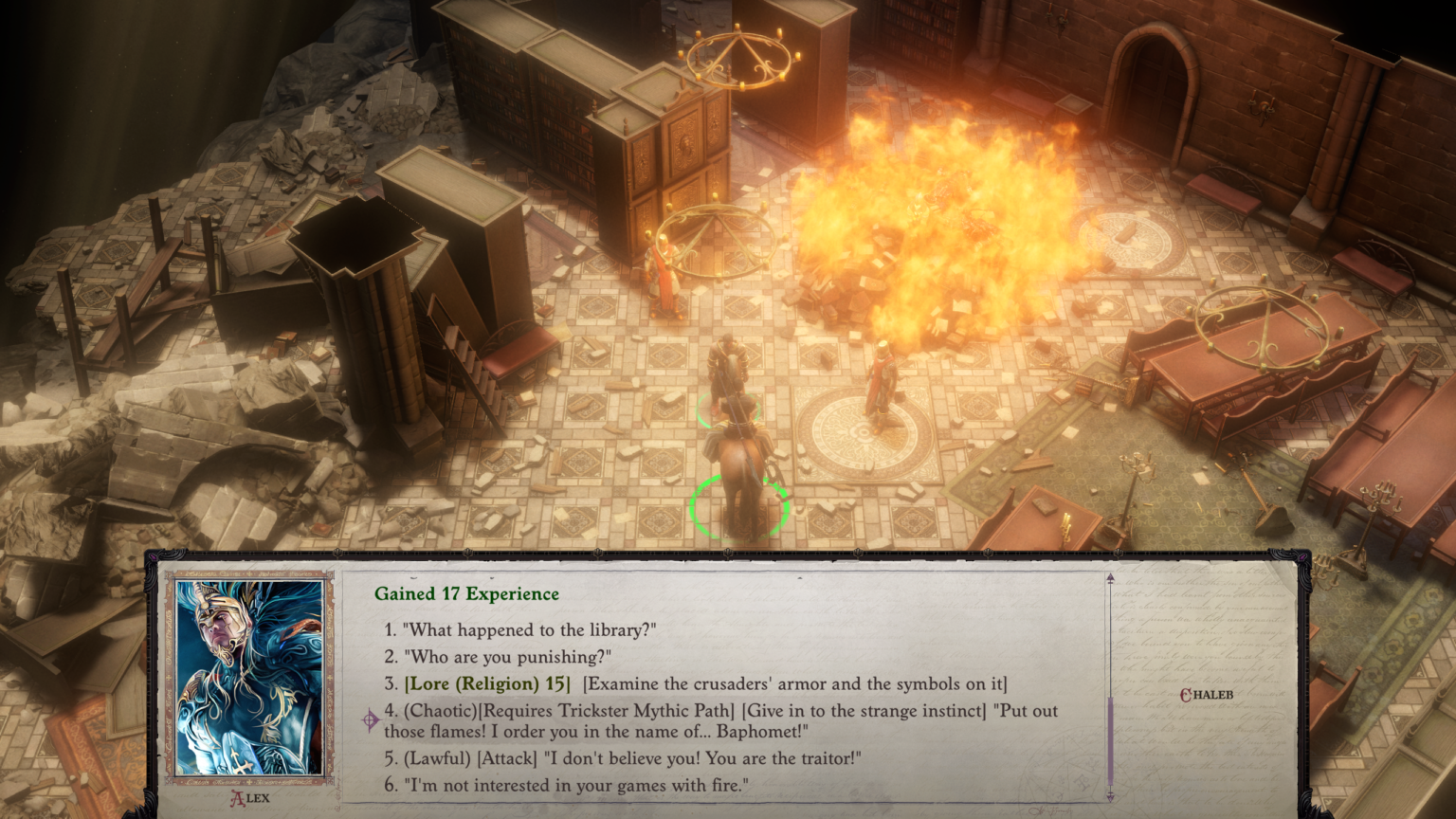Select the Lore (Religion) 15 armor check
The image size is (1456, 819).
coord(704,683)
